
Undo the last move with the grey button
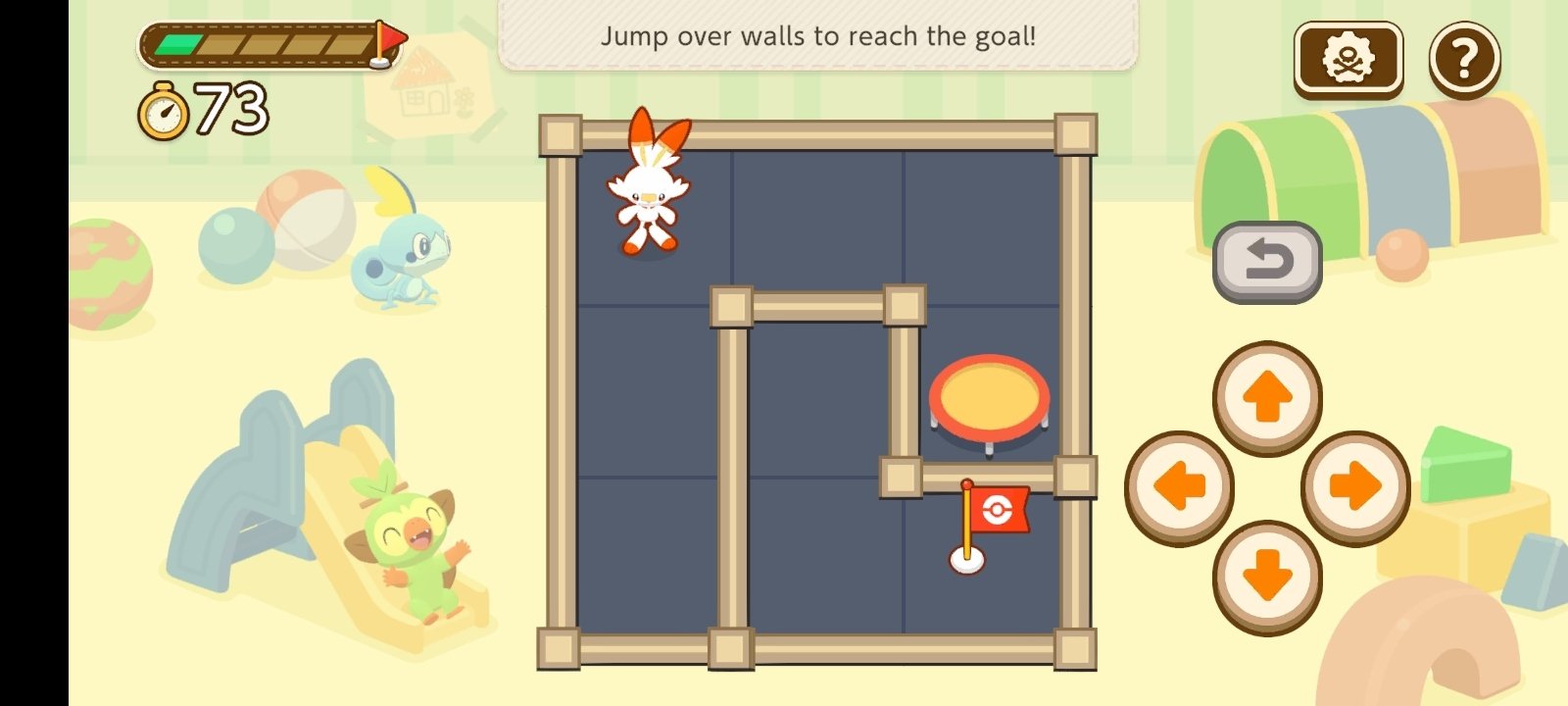[x=1267, y=262]
